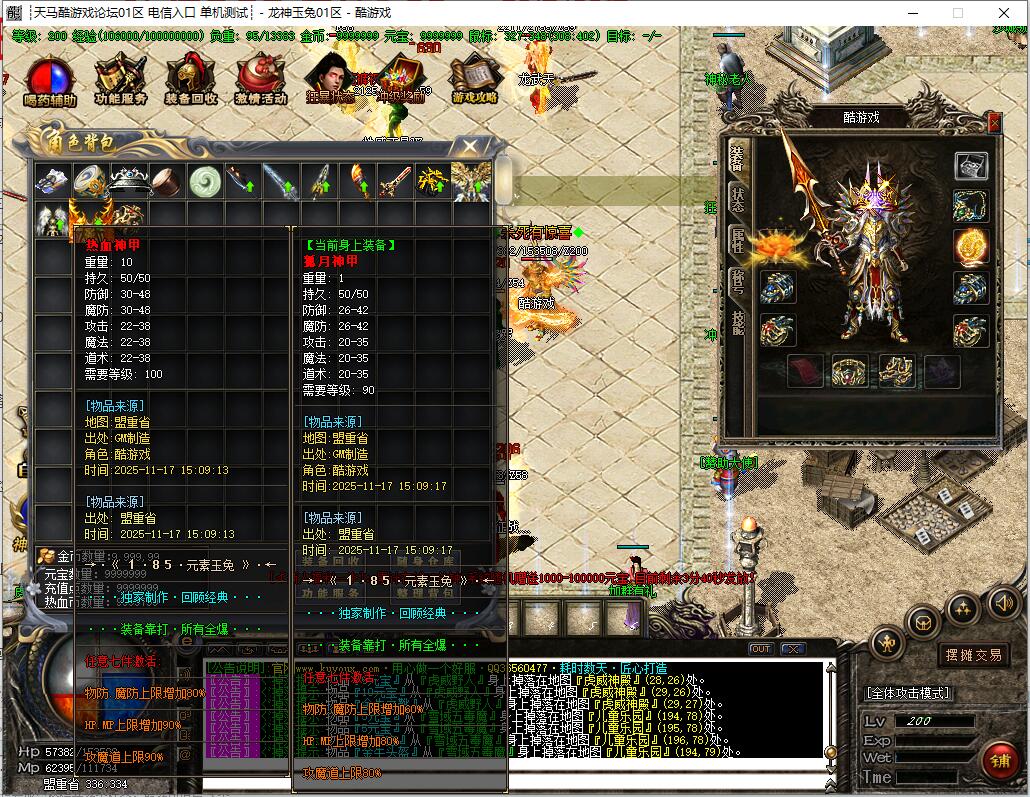This screenshot has height=797, width=1030.
Task: Close the 酷游戏 character equipment panel
Action: pyautogui.click(x=993, y=122)
